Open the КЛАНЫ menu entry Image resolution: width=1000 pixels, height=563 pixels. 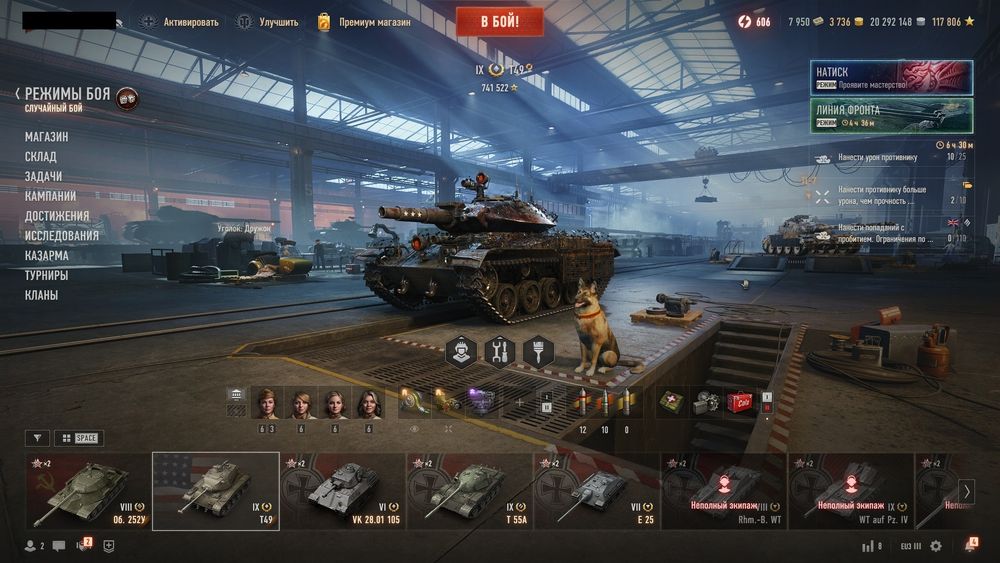tap(42, 295)
